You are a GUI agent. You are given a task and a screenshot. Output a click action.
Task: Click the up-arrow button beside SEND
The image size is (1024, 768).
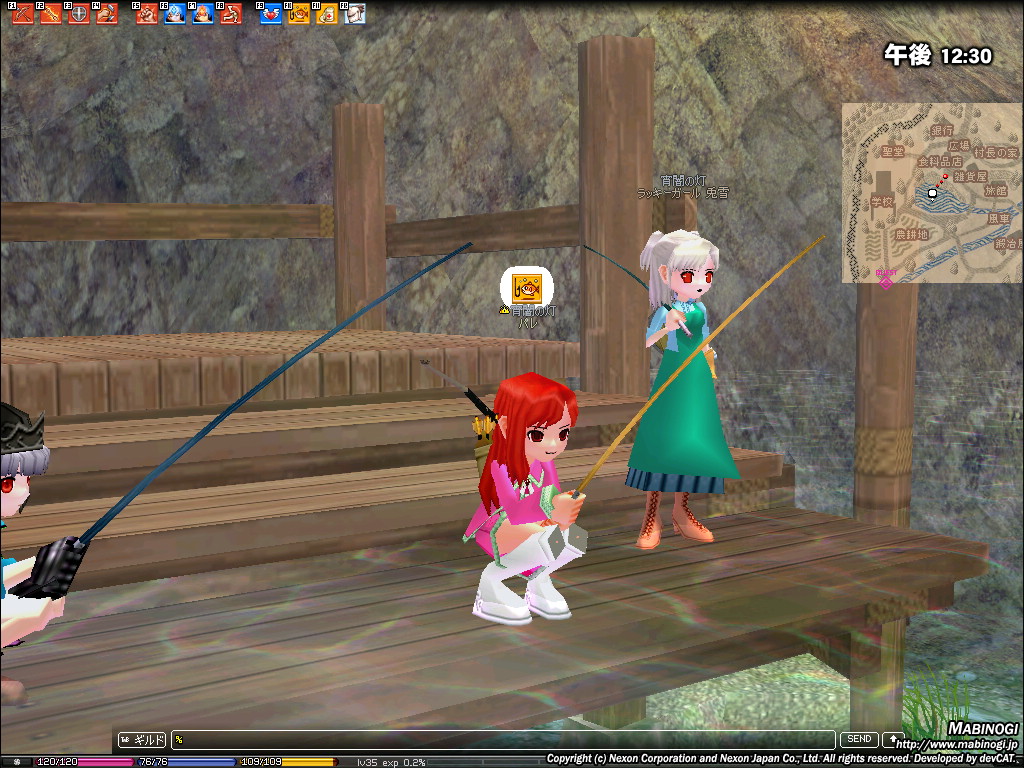click(891, 740)
